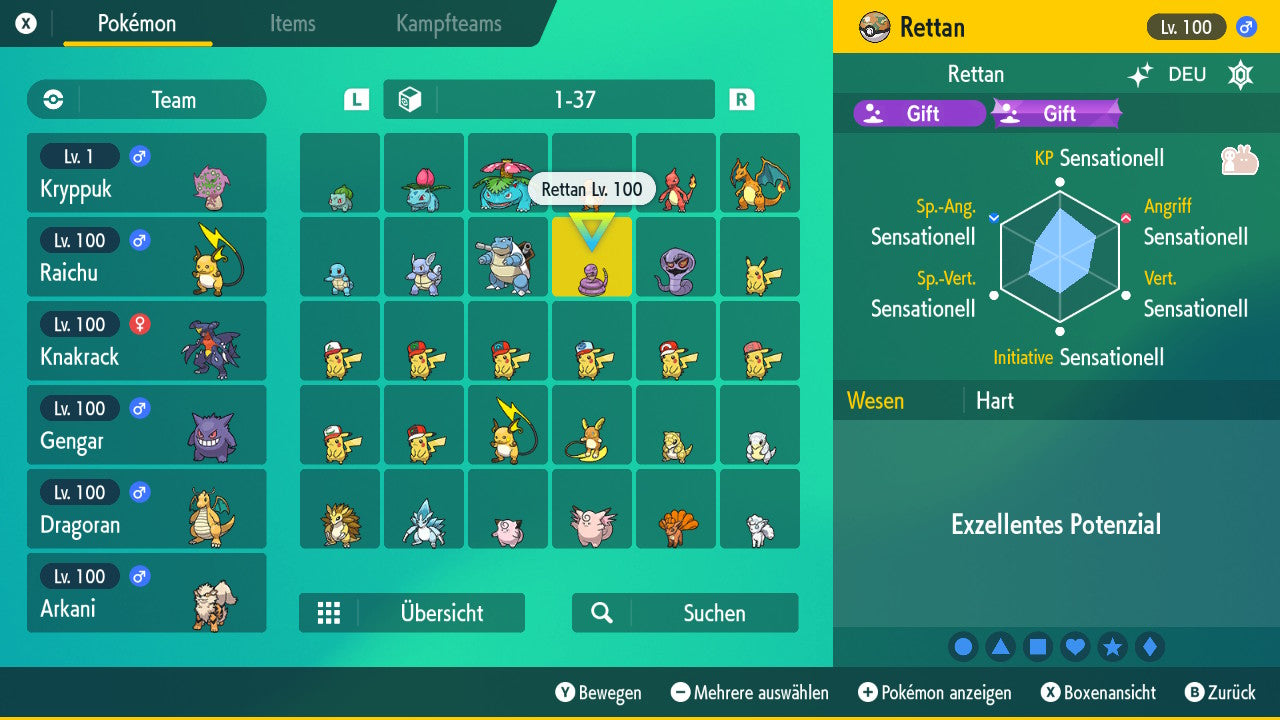Toggle the circle marking for Rettan
The height and width of the screenshot is (720, 1280).
click(963, 646)
